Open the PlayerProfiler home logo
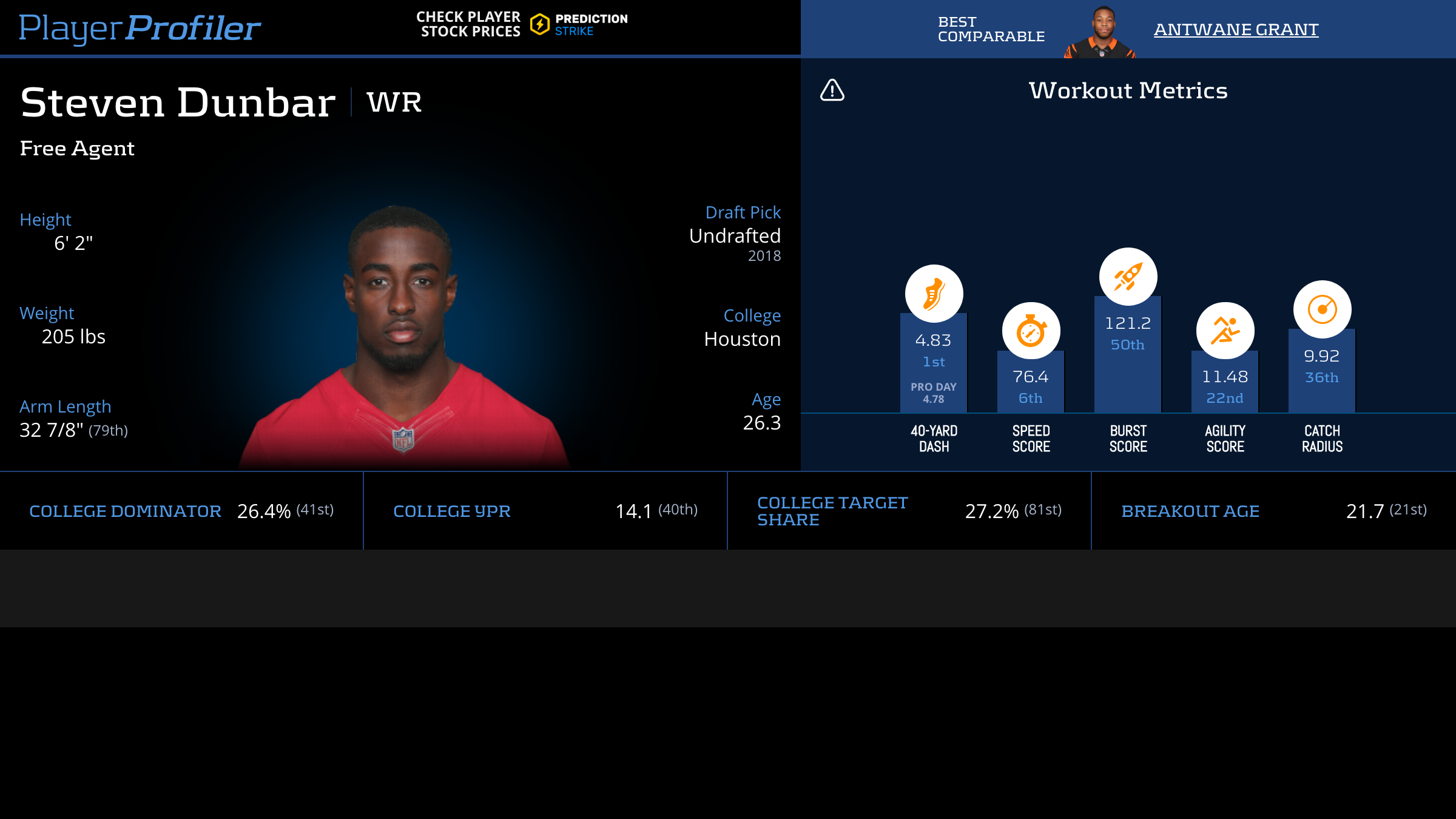 coord(140,28)
